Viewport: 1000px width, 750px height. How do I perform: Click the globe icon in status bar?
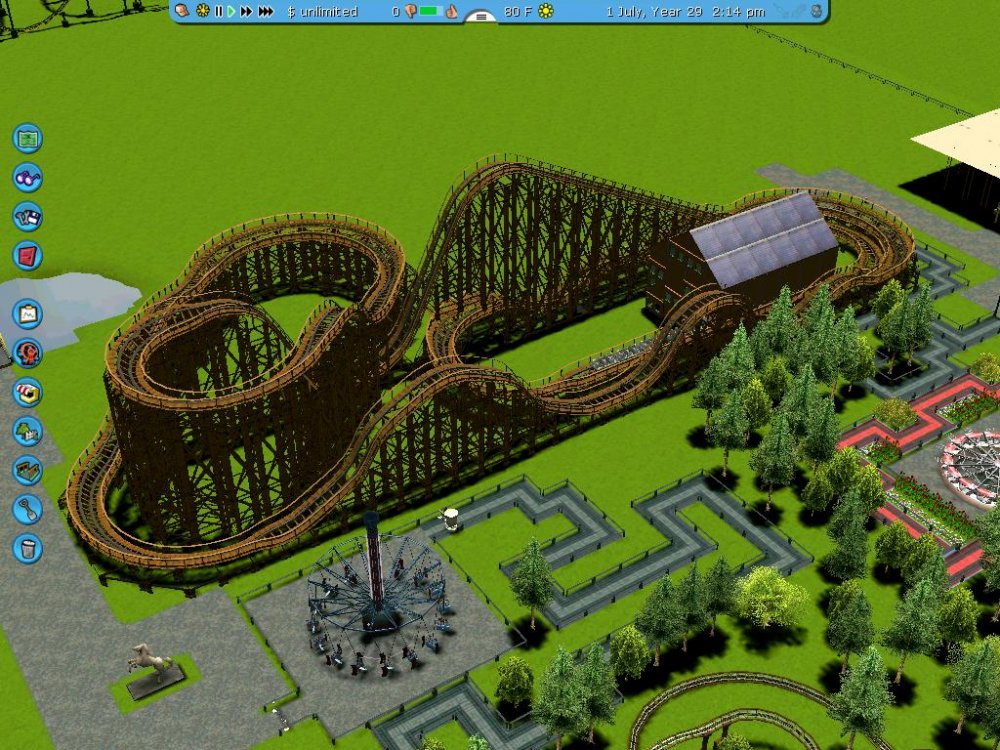coord(817,11)
